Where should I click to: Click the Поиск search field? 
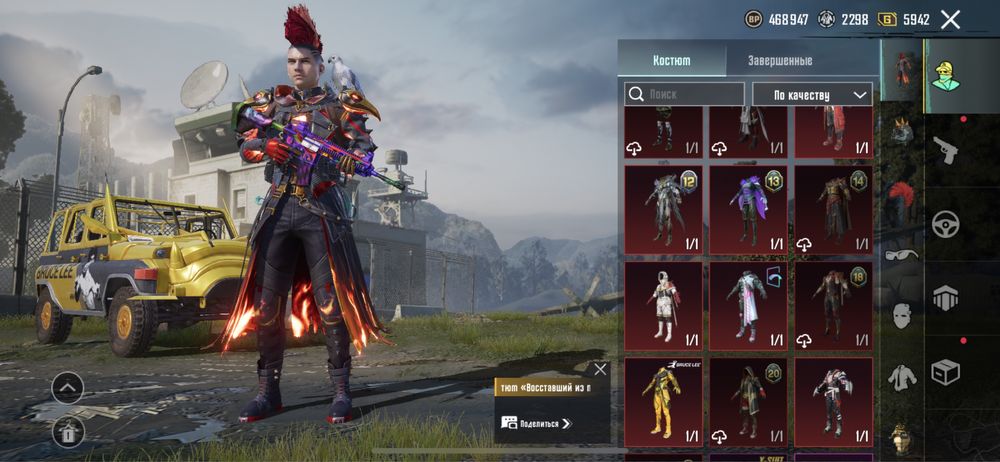click(x=685, y=94)
